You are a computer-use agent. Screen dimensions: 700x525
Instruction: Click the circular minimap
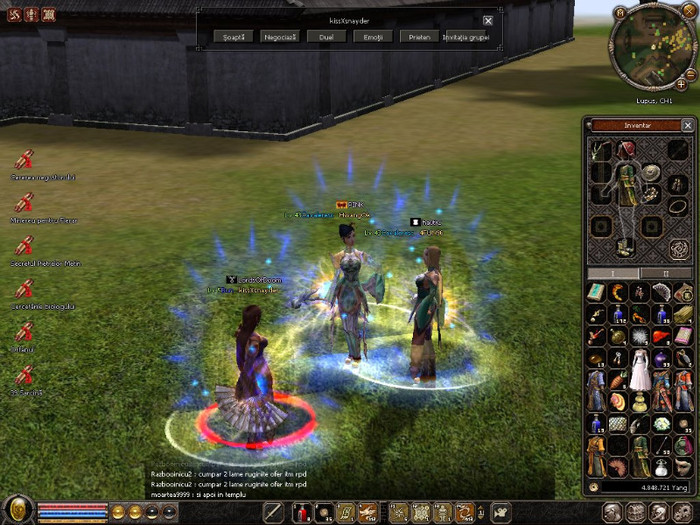[x=648, y=50]
